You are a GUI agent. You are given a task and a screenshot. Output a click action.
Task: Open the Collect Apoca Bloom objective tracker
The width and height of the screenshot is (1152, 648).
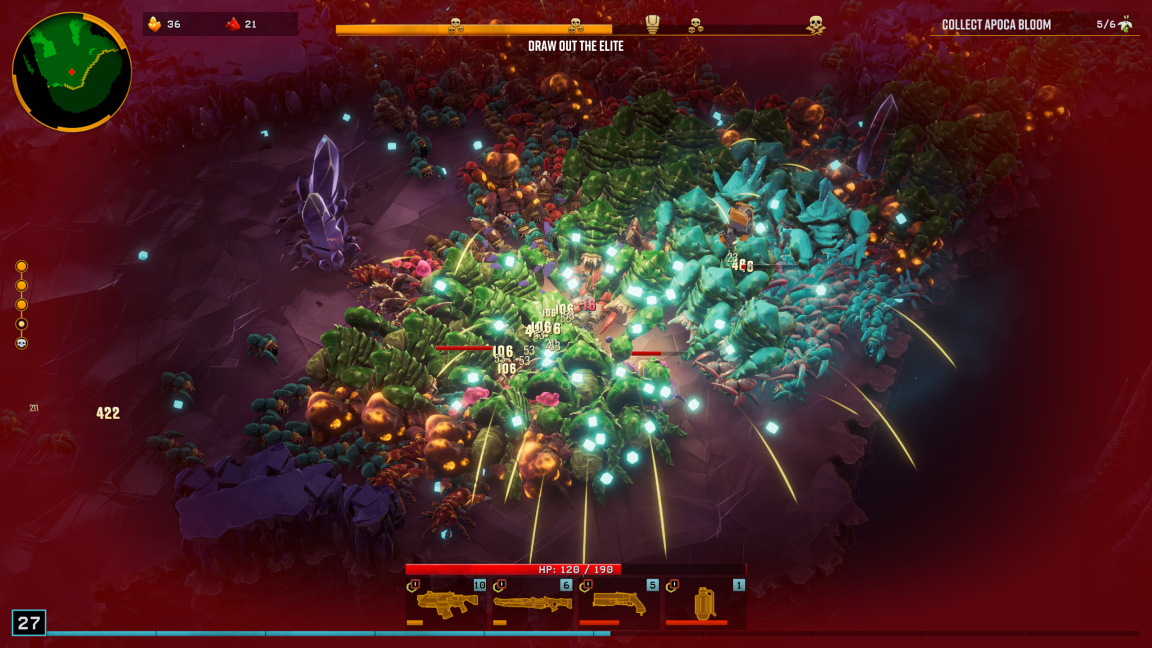click(1036, 24)
